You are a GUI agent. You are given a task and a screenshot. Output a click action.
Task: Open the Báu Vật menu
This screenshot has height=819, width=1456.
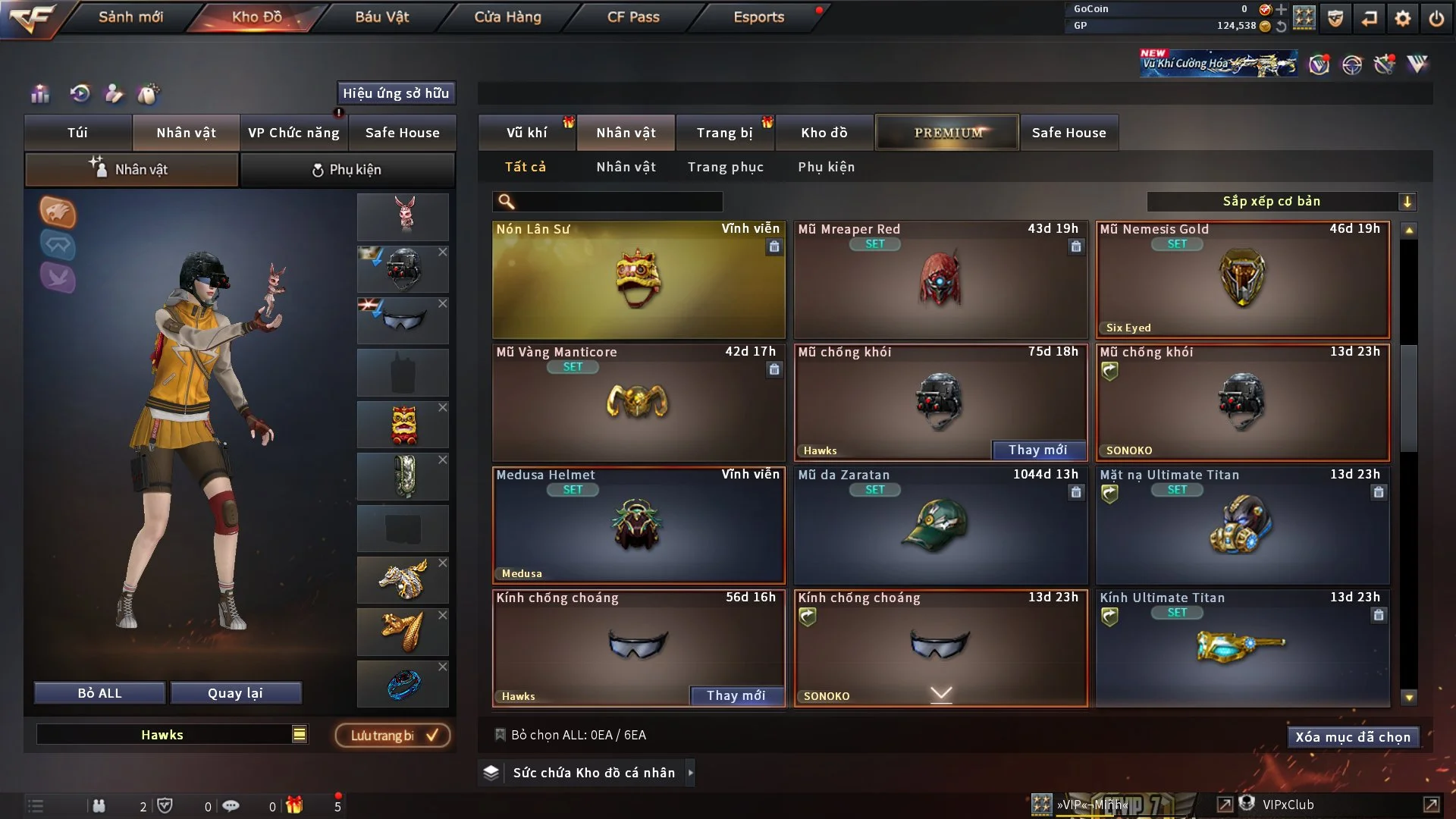click(x=381, y=17)
